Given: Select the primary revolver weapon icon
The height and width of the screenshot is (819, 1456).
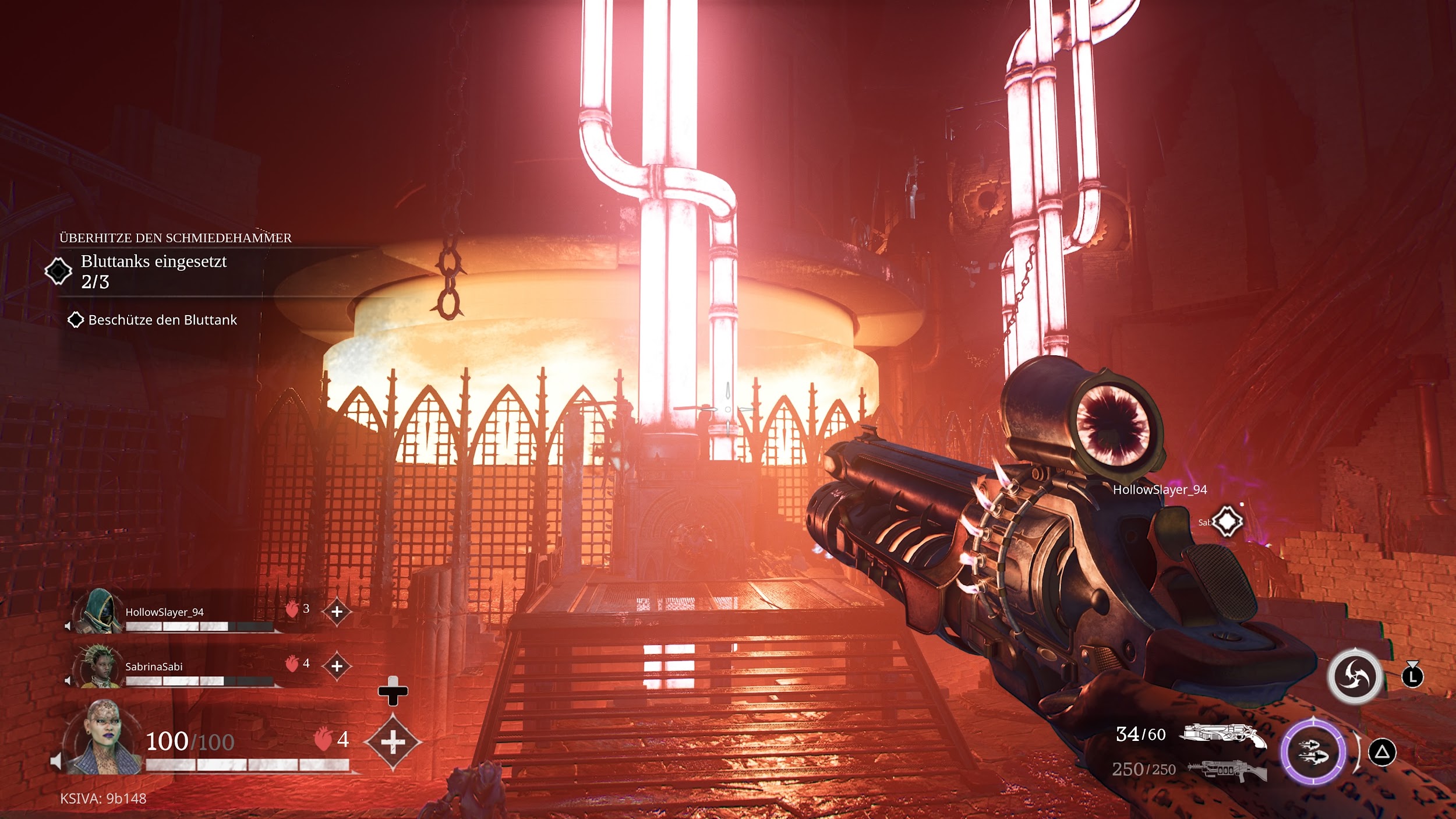Looking at the screenshot, I should coord(1222,735).
